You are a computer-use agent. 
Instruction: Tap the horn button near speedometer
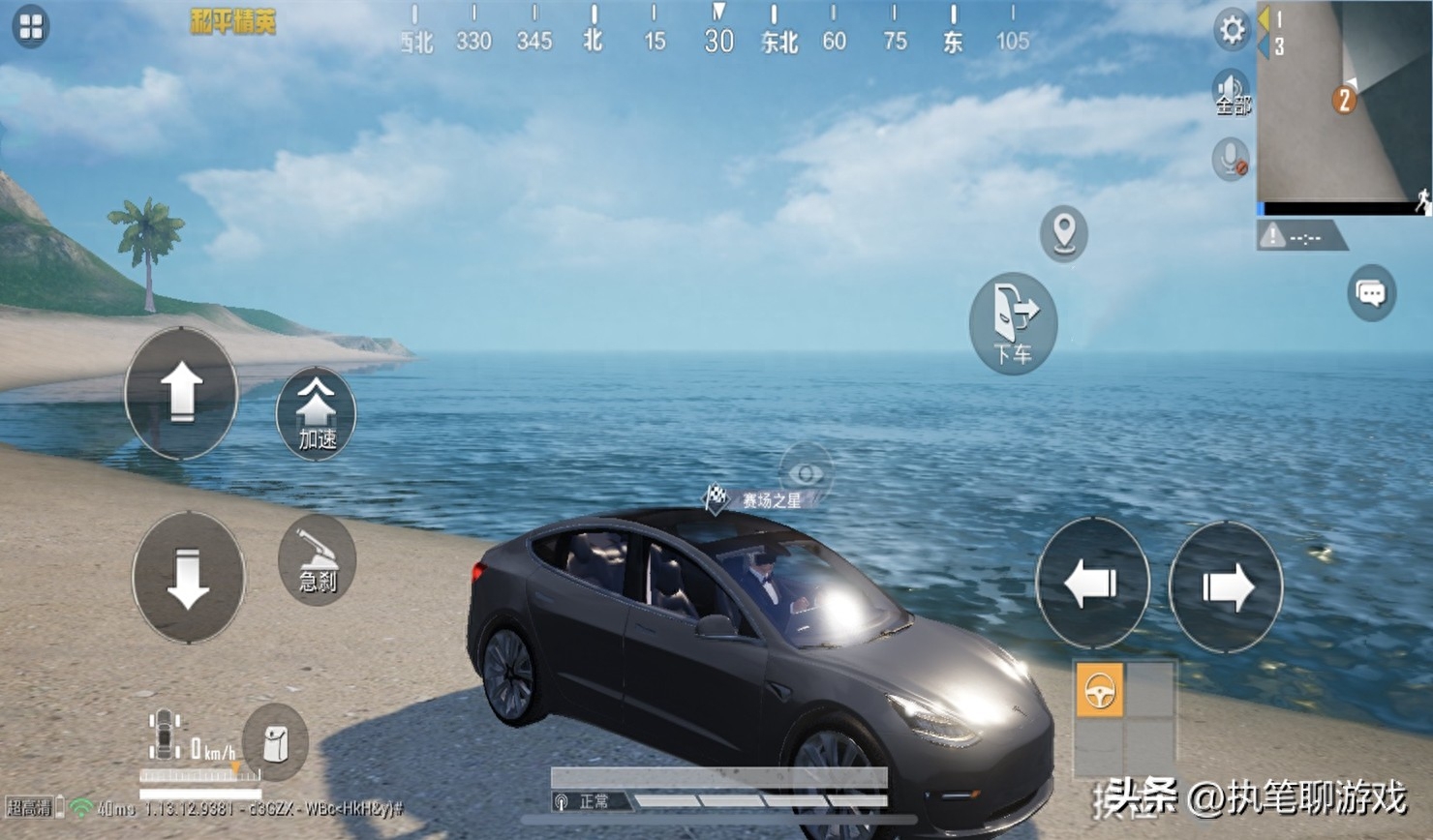click(x=275, y=742)
